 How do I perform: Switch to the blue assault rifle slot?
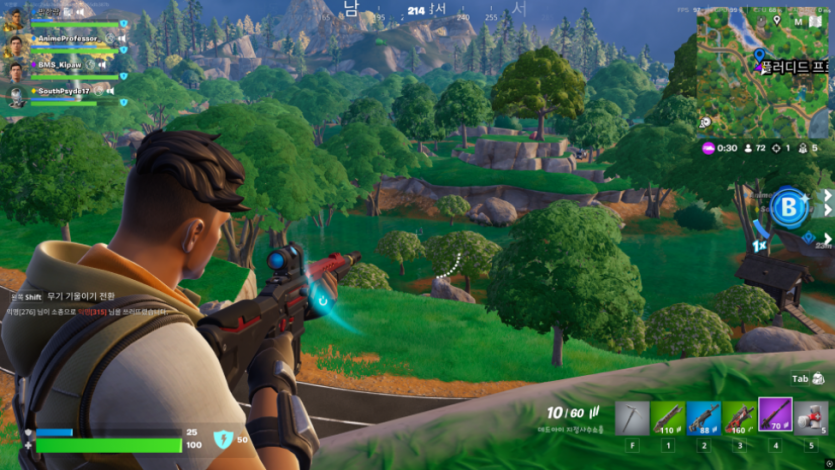click(704, 415)
